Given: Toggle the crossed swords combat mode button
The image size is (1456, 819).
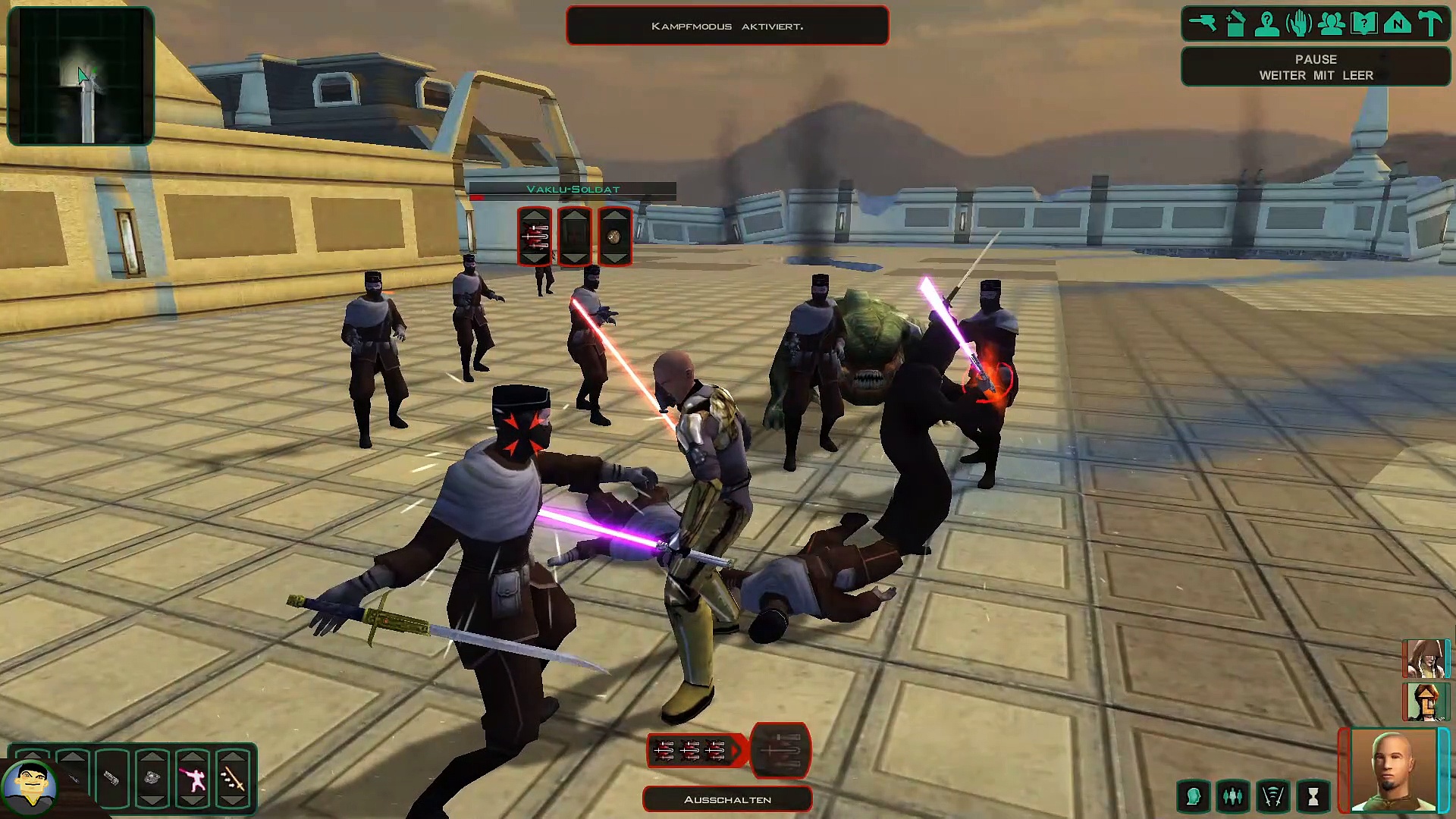Looking at the screenshot, I should [1272, 796].
